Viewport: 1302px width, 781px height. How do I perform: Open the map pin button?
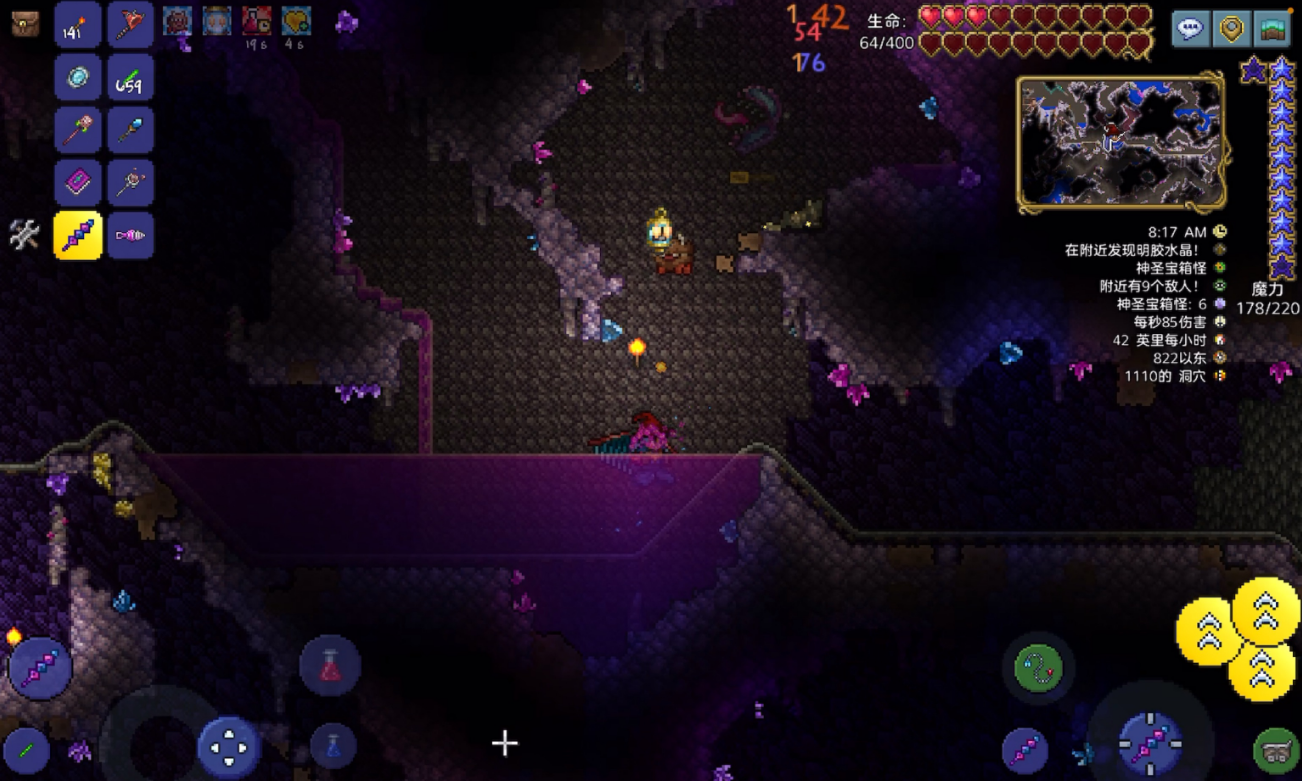[x=1231, y=29]
